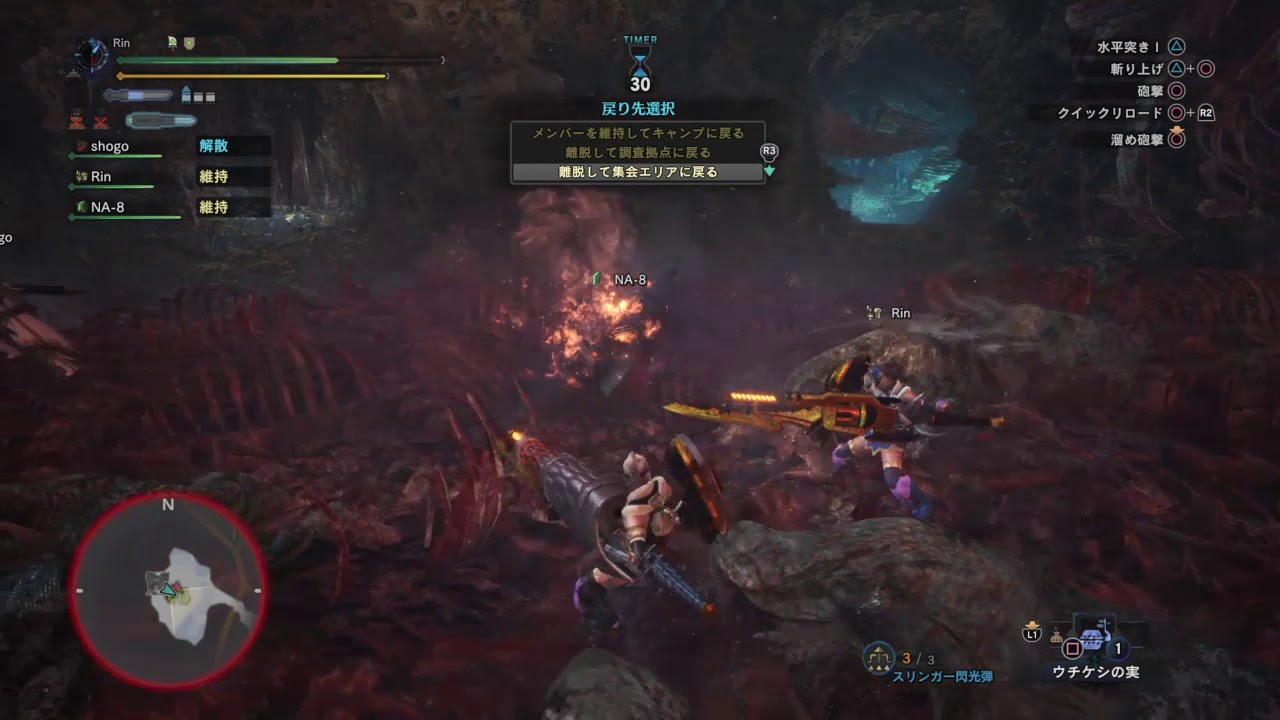Select the ウチケシの実 item slot

pyautogui.click(x=1094, y=641)
